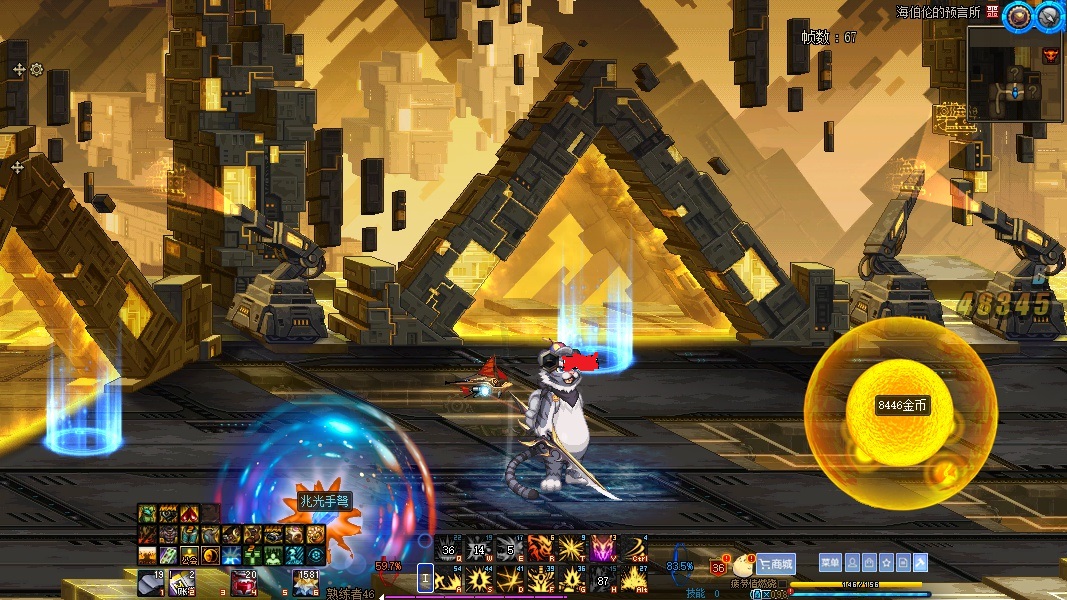Image resolution: width=1067 pixels, height=600 pixels.
Task: Open the 商城 shop button
Action: pyautogui.click(x=775, y=564)
